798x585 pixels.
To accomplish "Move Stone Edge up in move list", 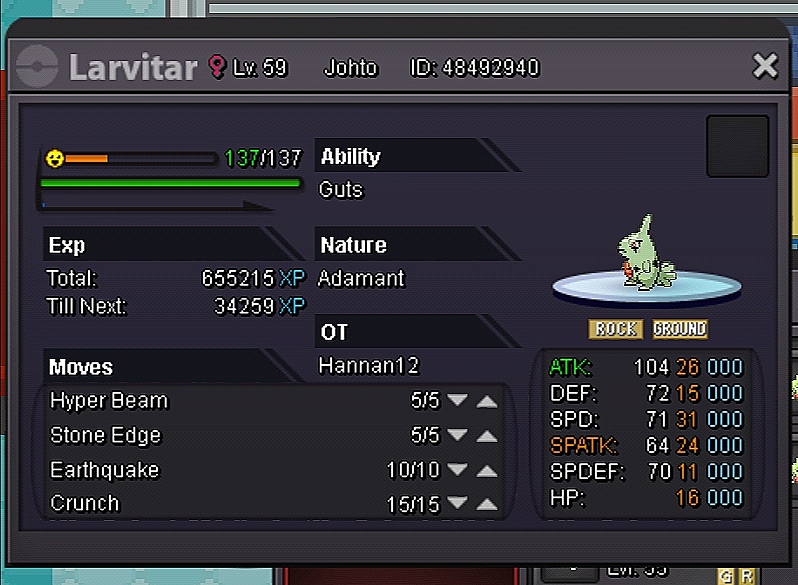I will [x=486, y=436].
